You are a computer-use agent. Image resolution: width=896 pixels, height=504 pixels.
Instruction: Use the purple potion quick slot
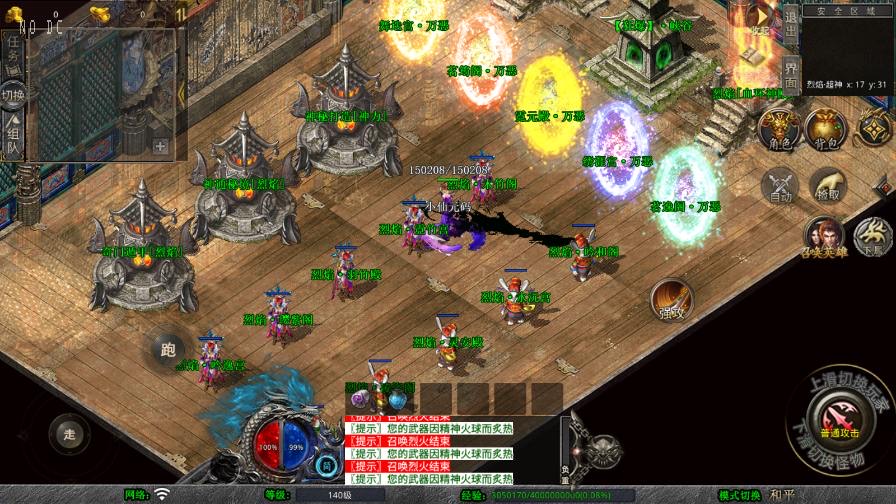[360, 398]
